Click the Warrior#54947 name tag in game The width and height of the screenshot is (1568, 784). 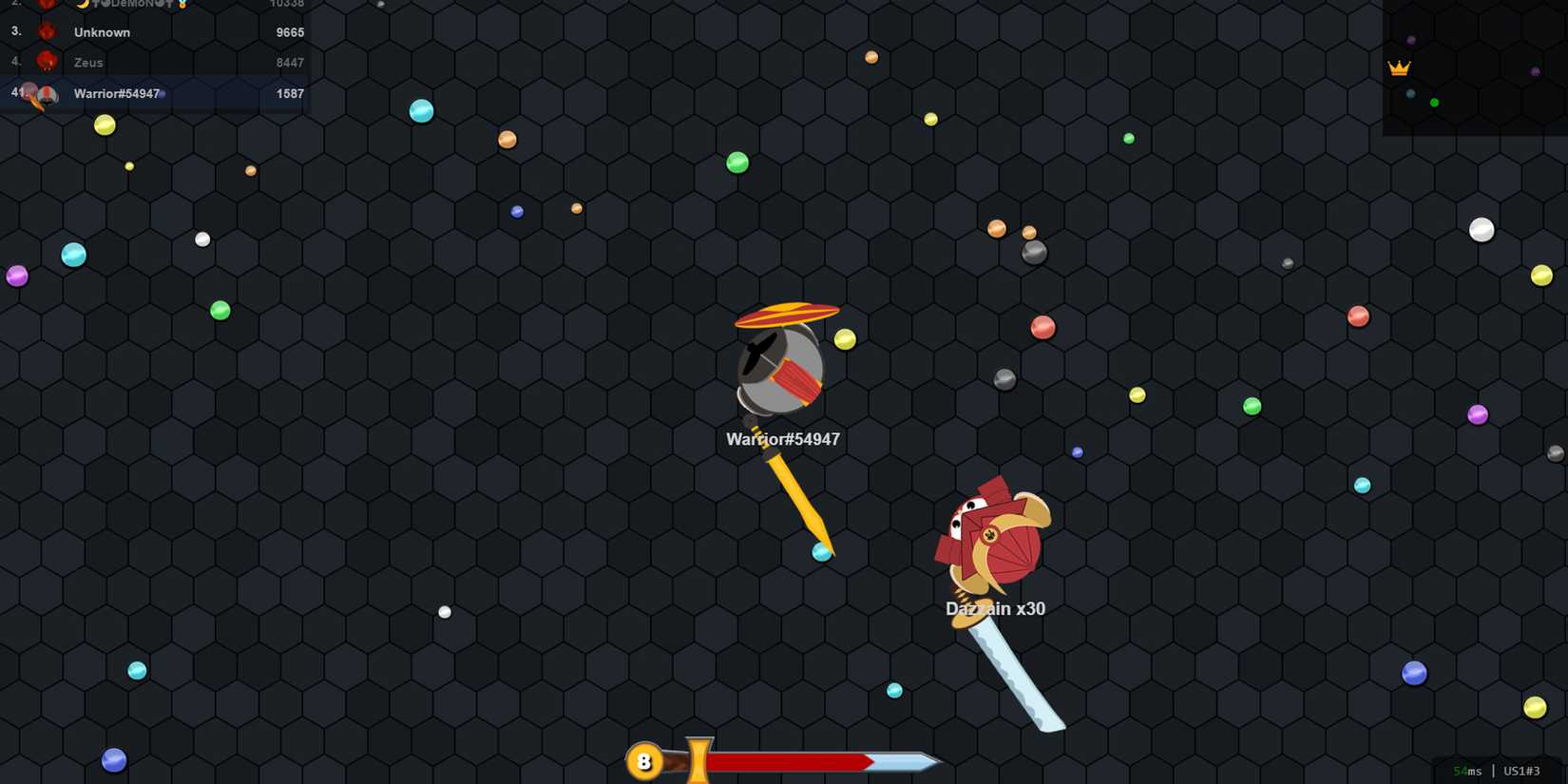pyautogui.click(x=782, y=439)
